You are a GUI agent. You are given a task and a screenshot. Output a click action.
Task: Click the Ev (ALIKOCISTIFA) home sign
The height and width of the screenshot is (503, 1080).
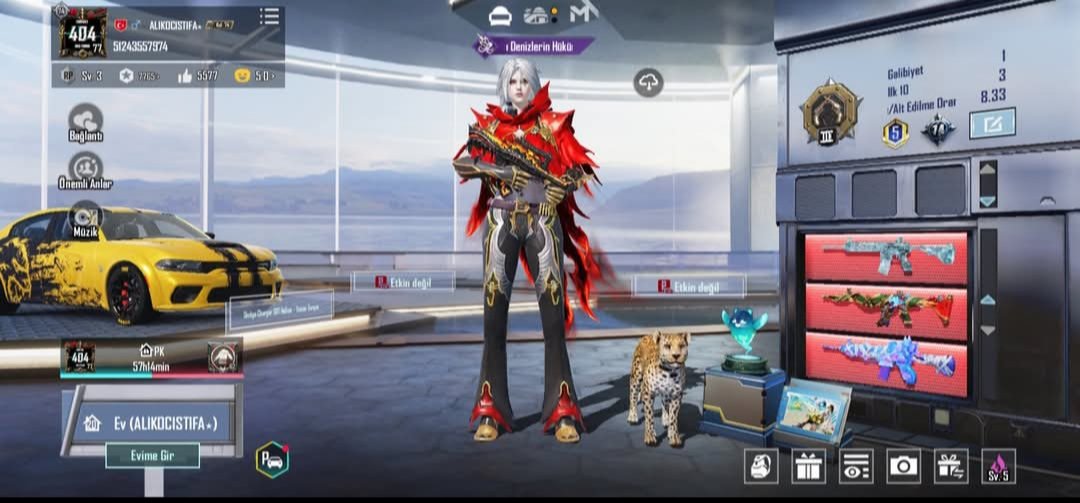151,422
